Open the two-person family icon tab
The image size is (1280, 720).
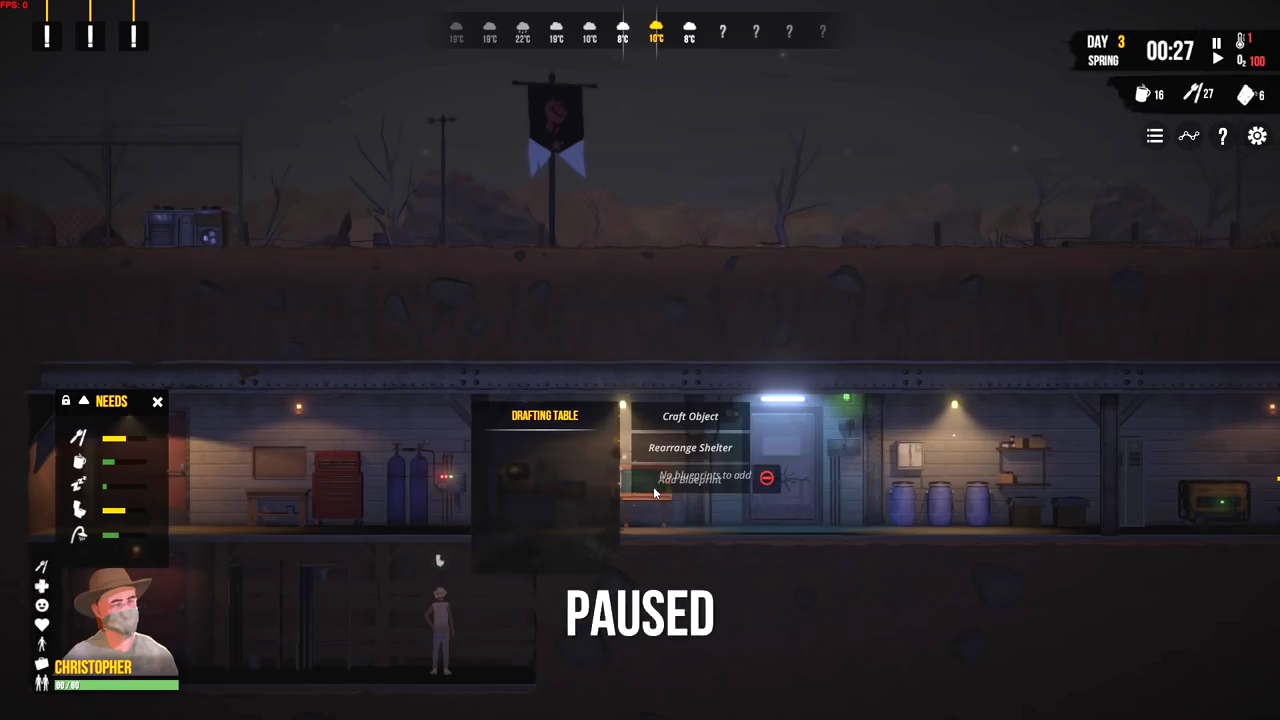point(42,682)
